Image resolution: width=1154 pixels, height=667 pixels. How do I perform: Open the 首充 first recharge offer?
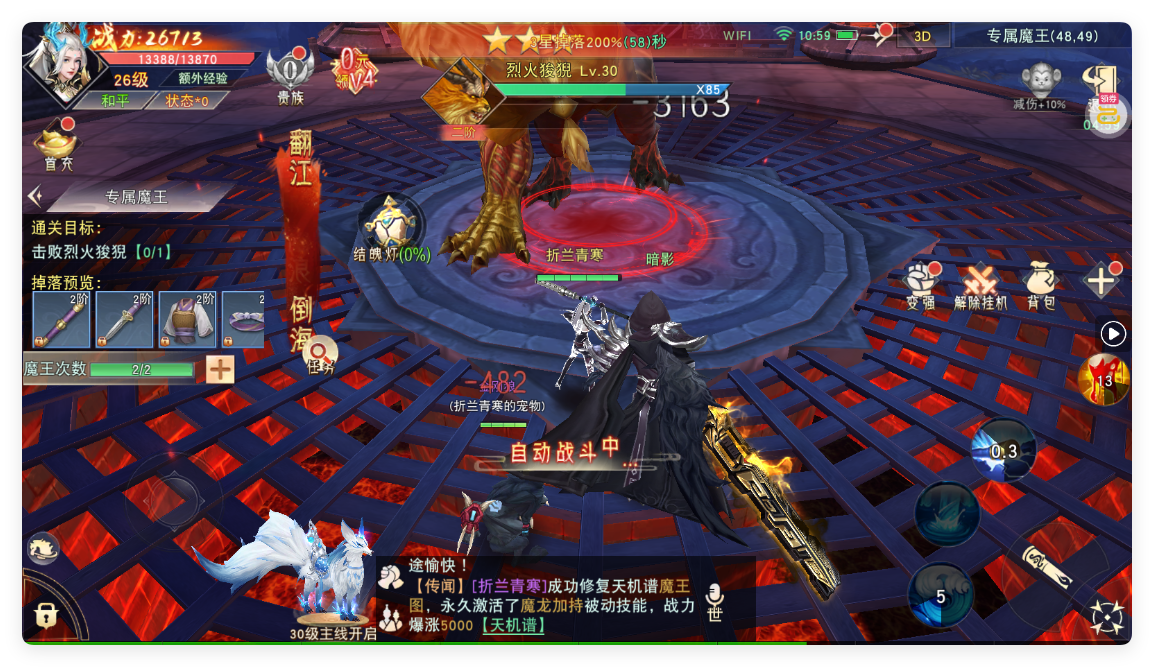coord(58,146)
